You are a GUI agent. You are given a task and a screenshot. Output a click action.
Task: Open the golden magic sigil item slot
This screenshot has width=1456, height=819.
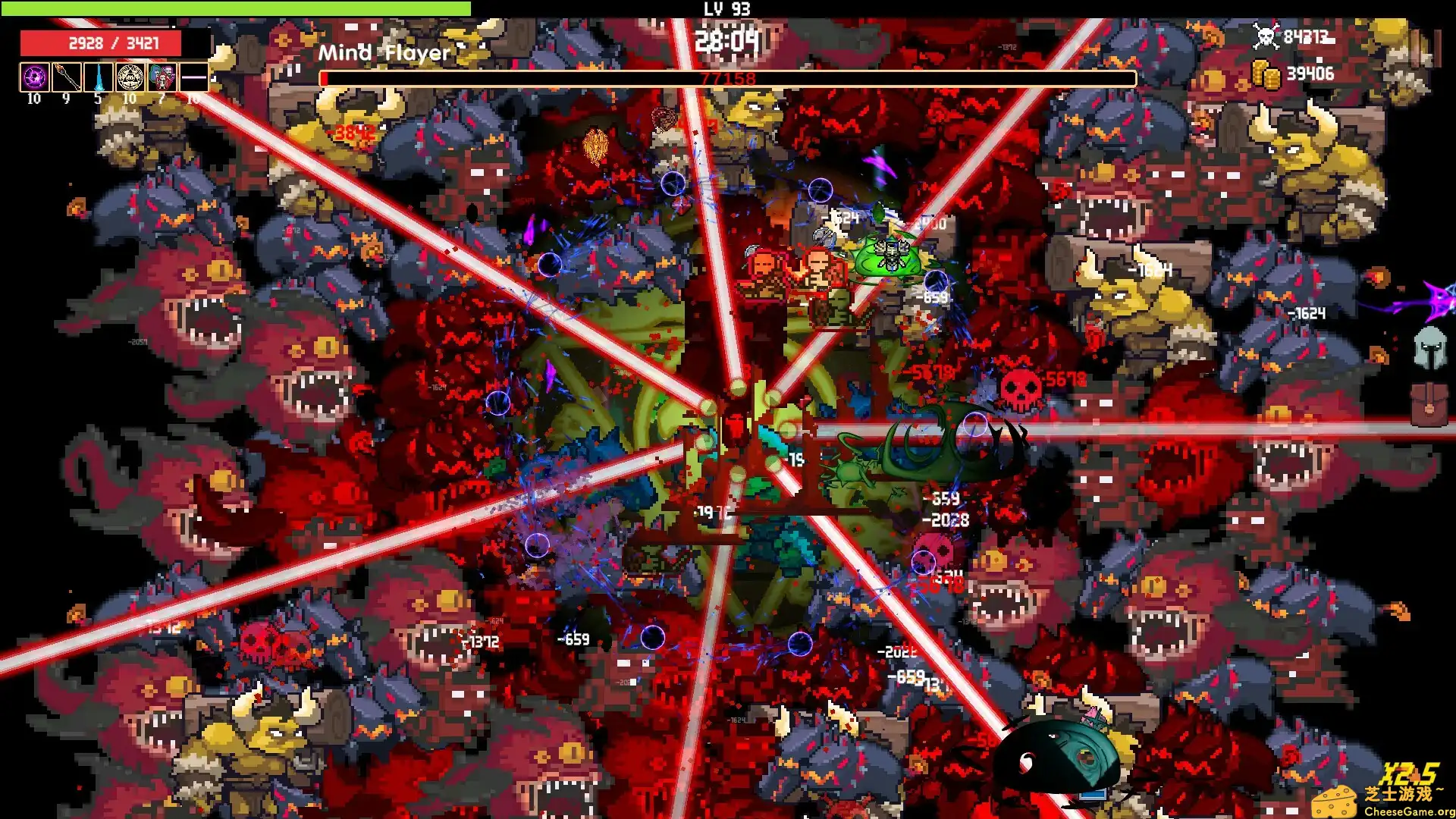(x=129, y=77)
